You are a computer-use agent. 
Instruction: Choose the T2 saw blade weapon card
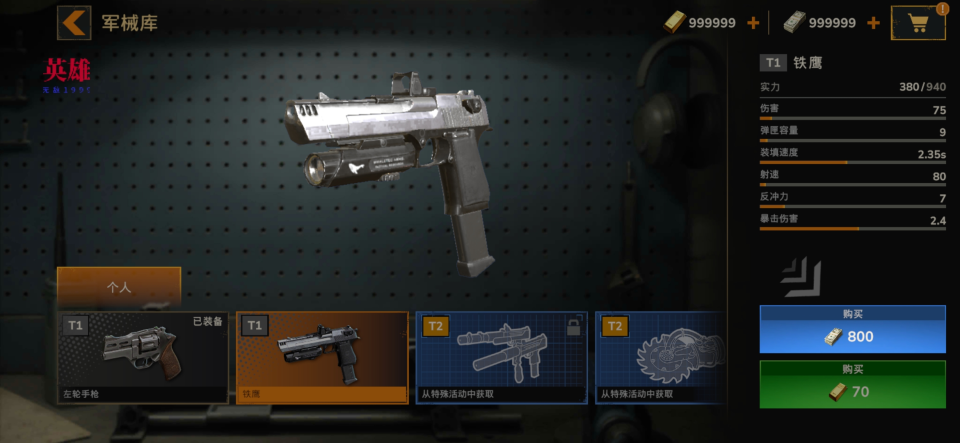[x=660, y=357]
